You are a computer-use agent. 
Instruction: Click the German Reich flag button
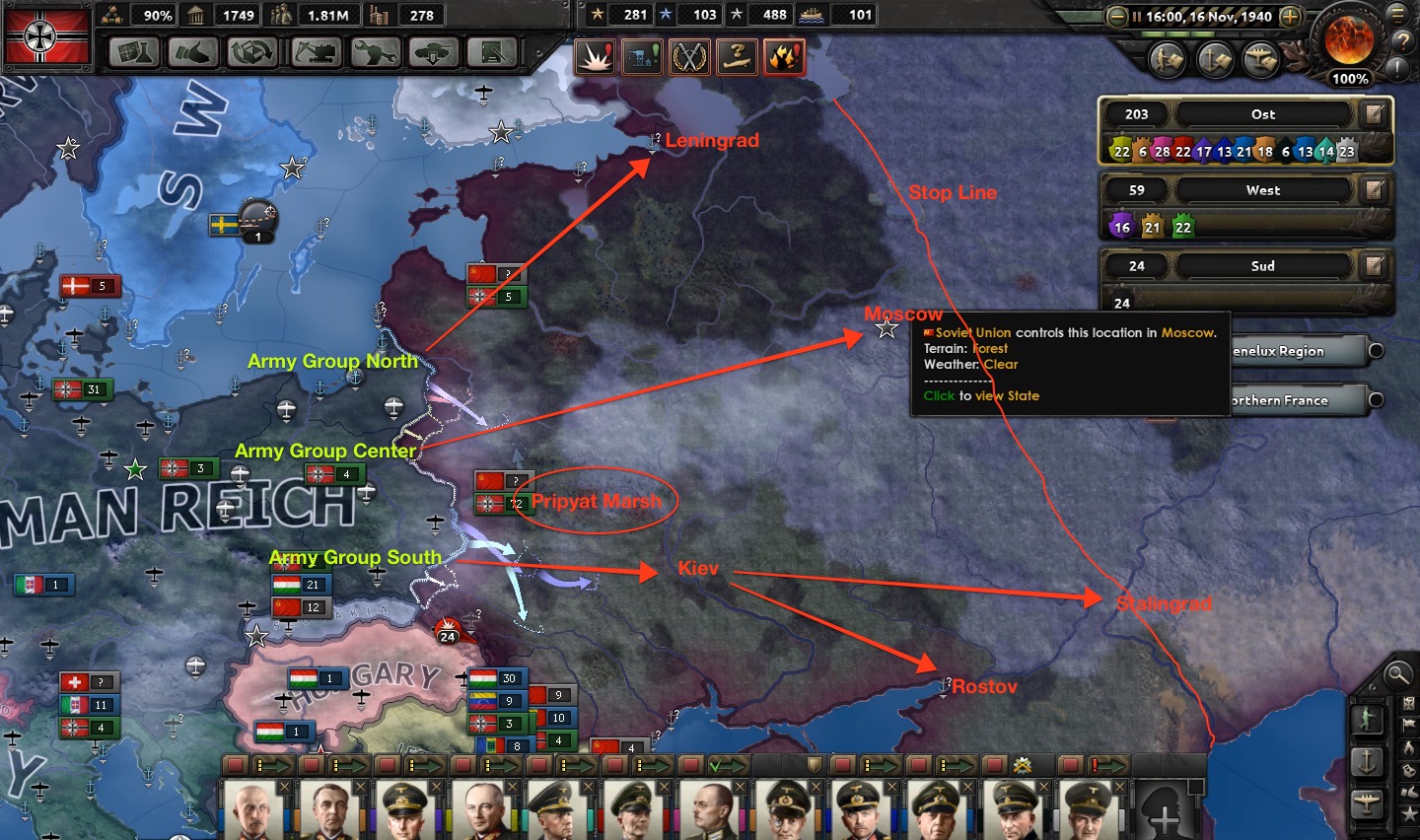(x=47, y=36)
